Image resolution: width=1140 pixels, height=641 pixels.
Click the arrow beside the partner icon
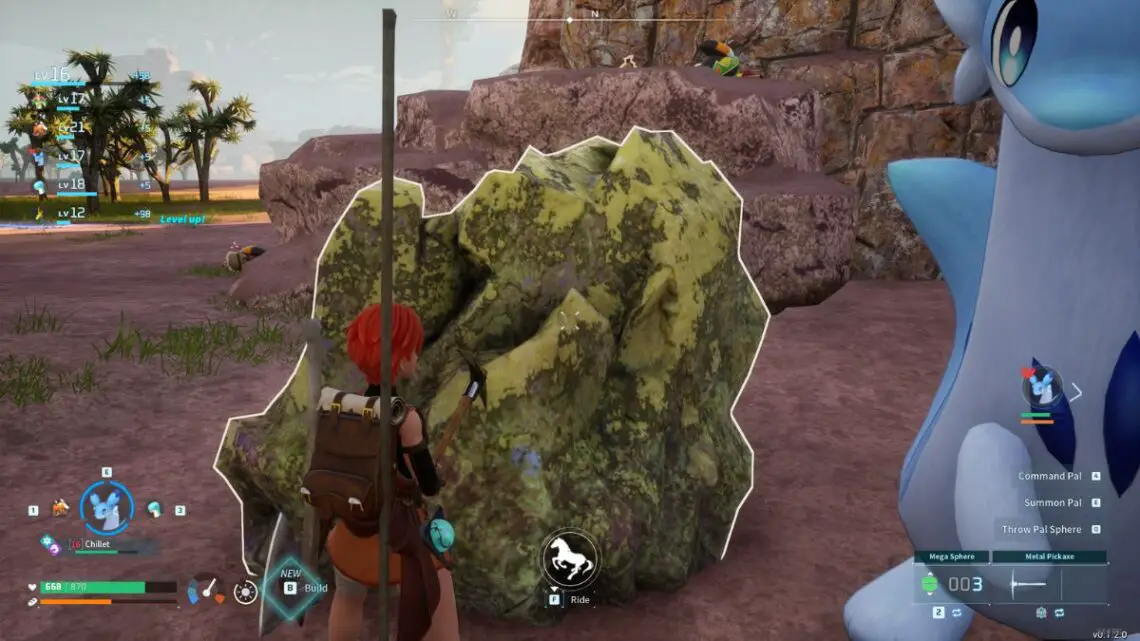click(1076, 392)
